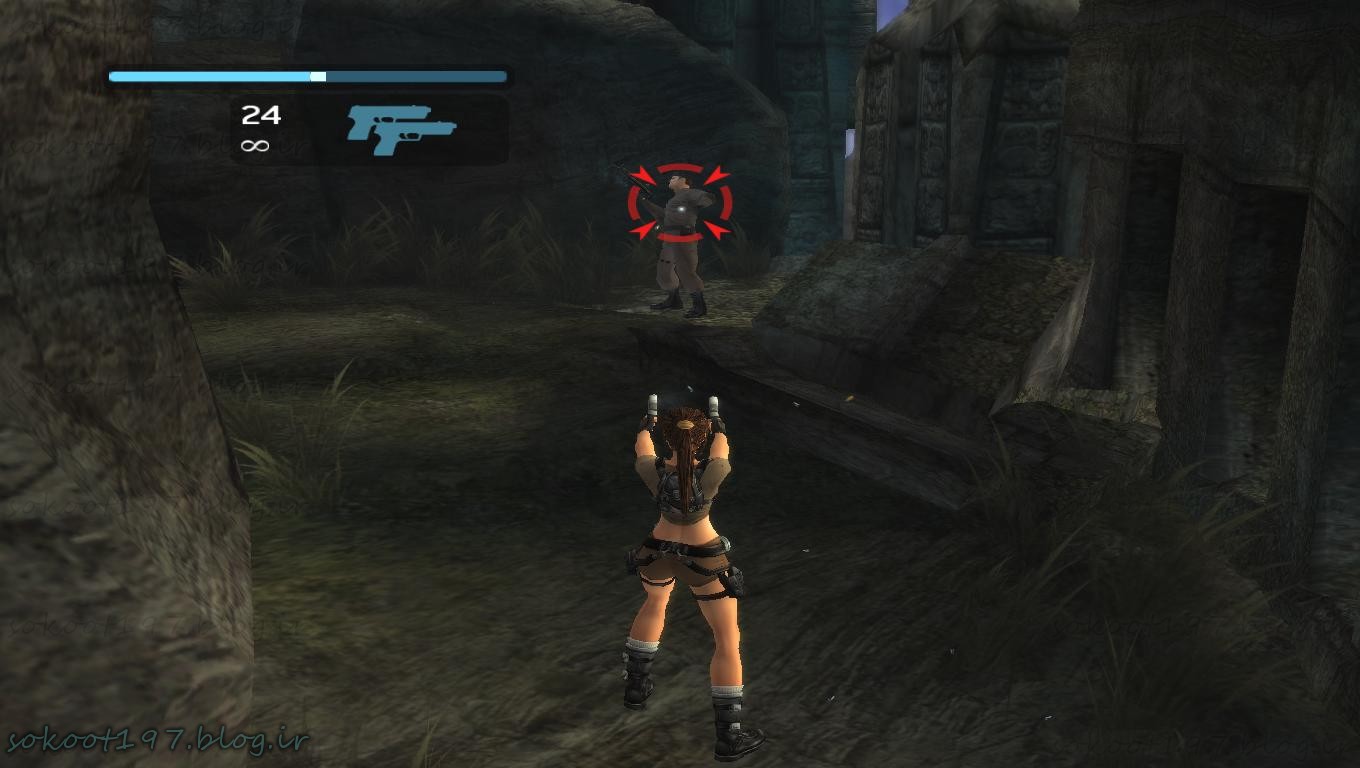The width and height of the screenshot is (1360, 768).
Task: Click the red lock-on target reticle
Action: tap(680, 203)
